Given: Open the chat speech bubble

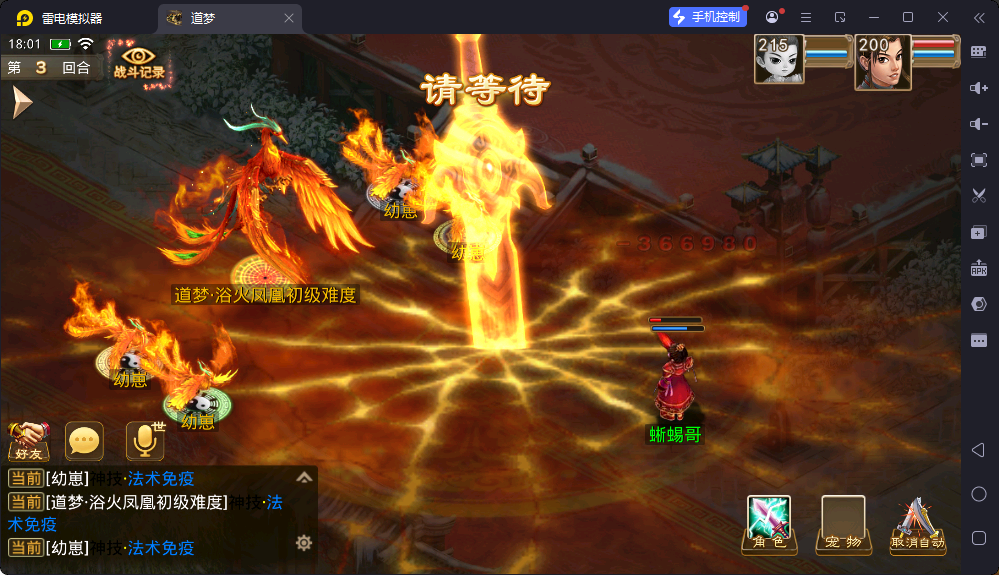Looking at the screenshot, I should pyautogui.click(x=84, y=440).
